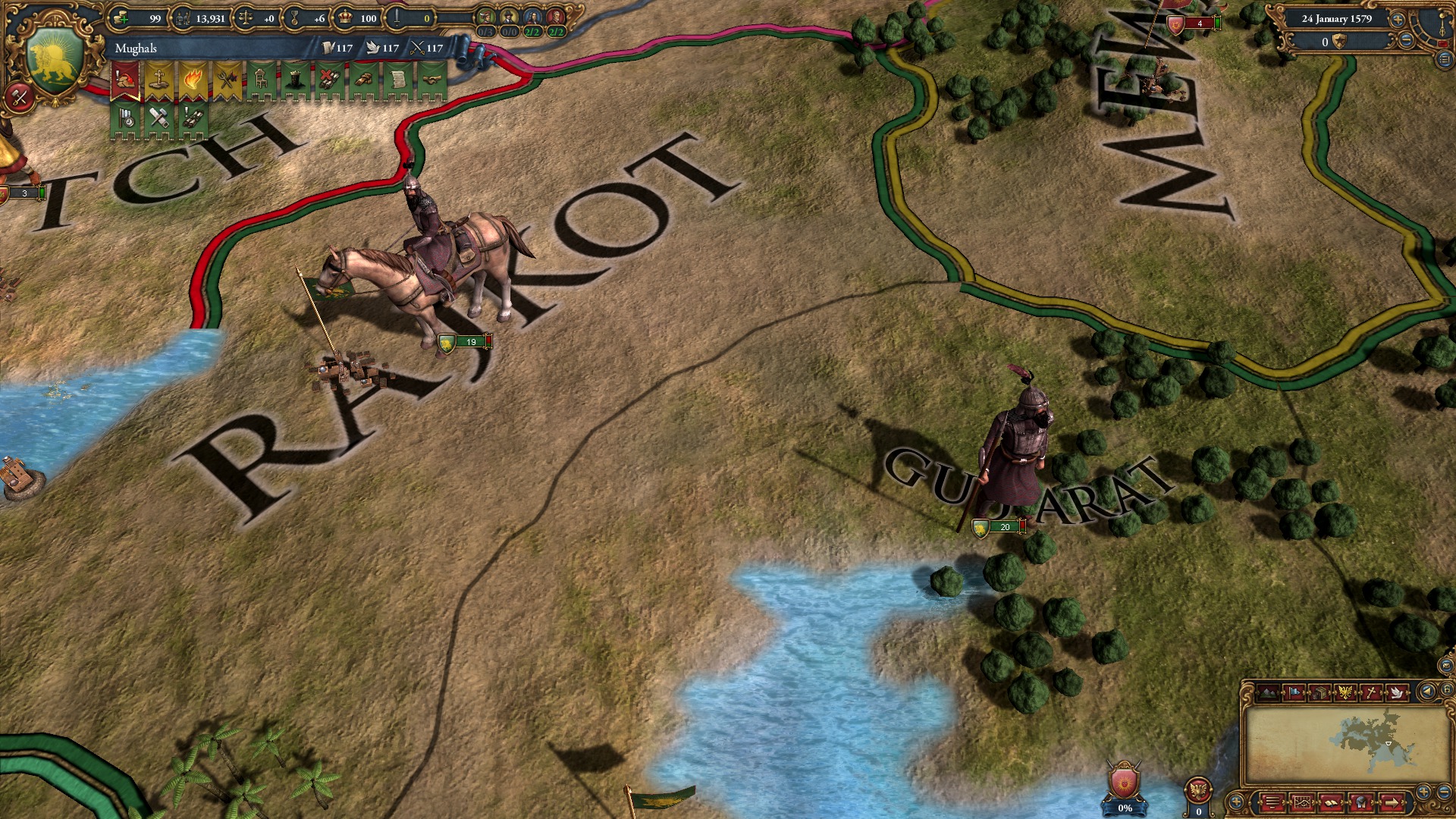Click the 24 January 1579 date display
Image resolution: width=1456 pixels, height=819 pixels.
click(x=1337, y=19)
